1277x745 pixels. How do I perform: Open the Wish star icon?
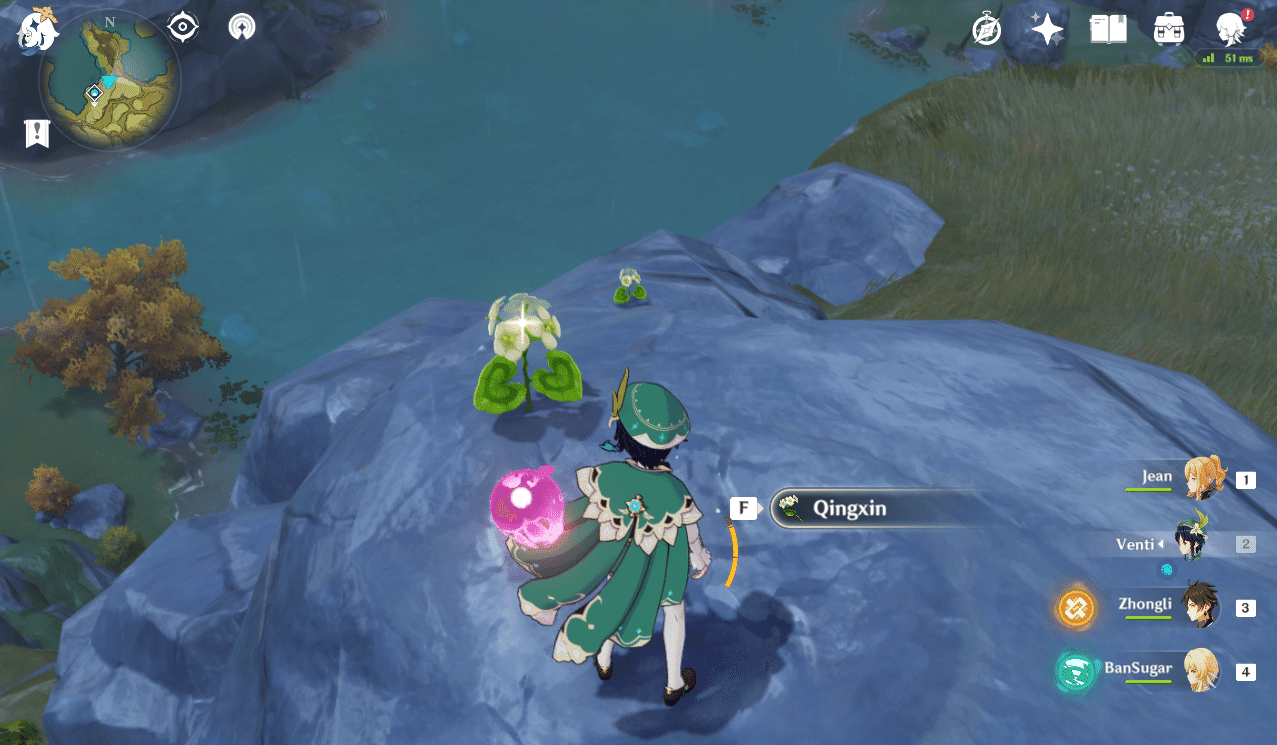pyautogui.click(x=1047, y=29)
